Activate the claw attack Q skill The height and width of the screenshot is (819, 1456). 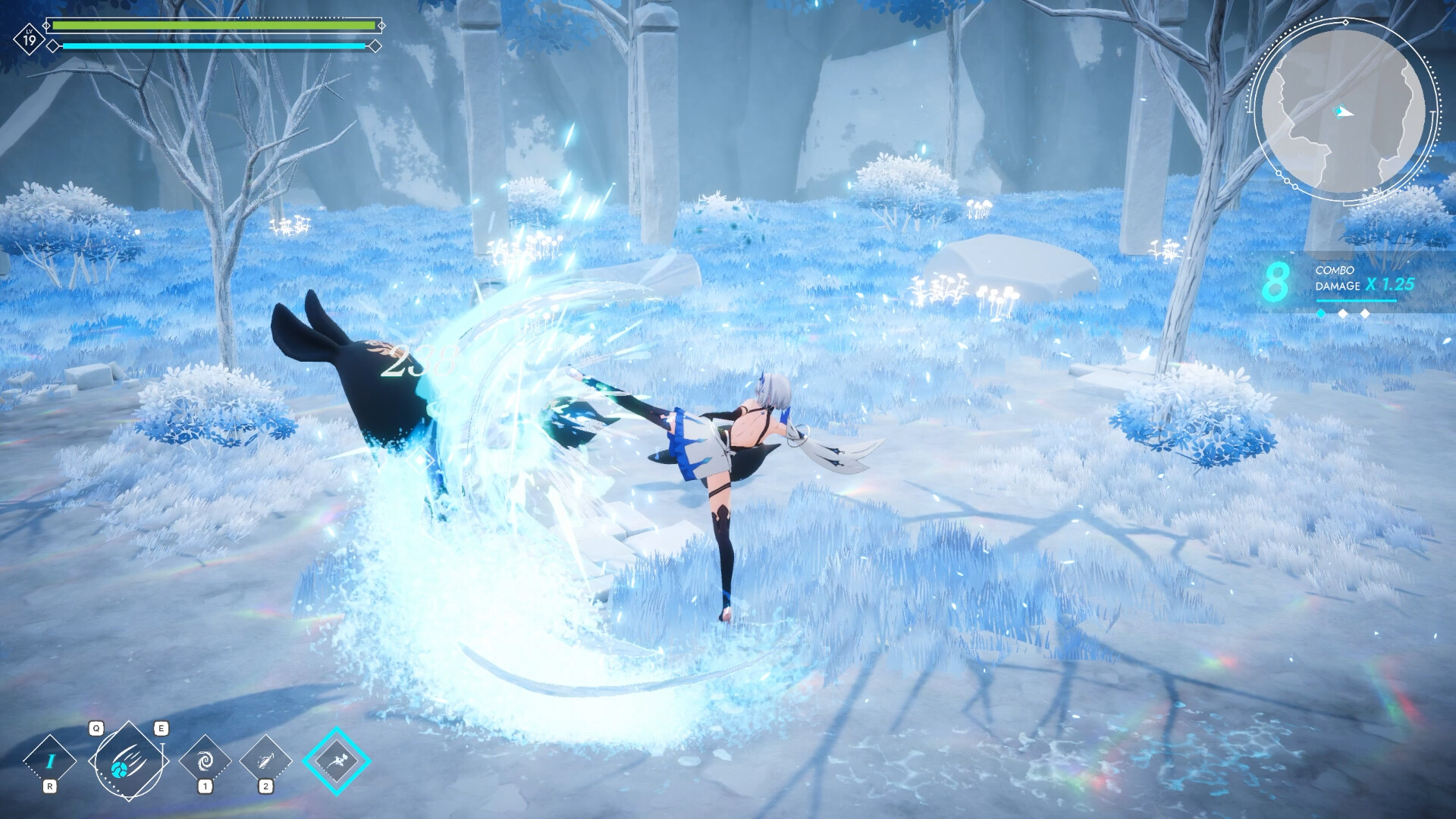pos(130,762)
